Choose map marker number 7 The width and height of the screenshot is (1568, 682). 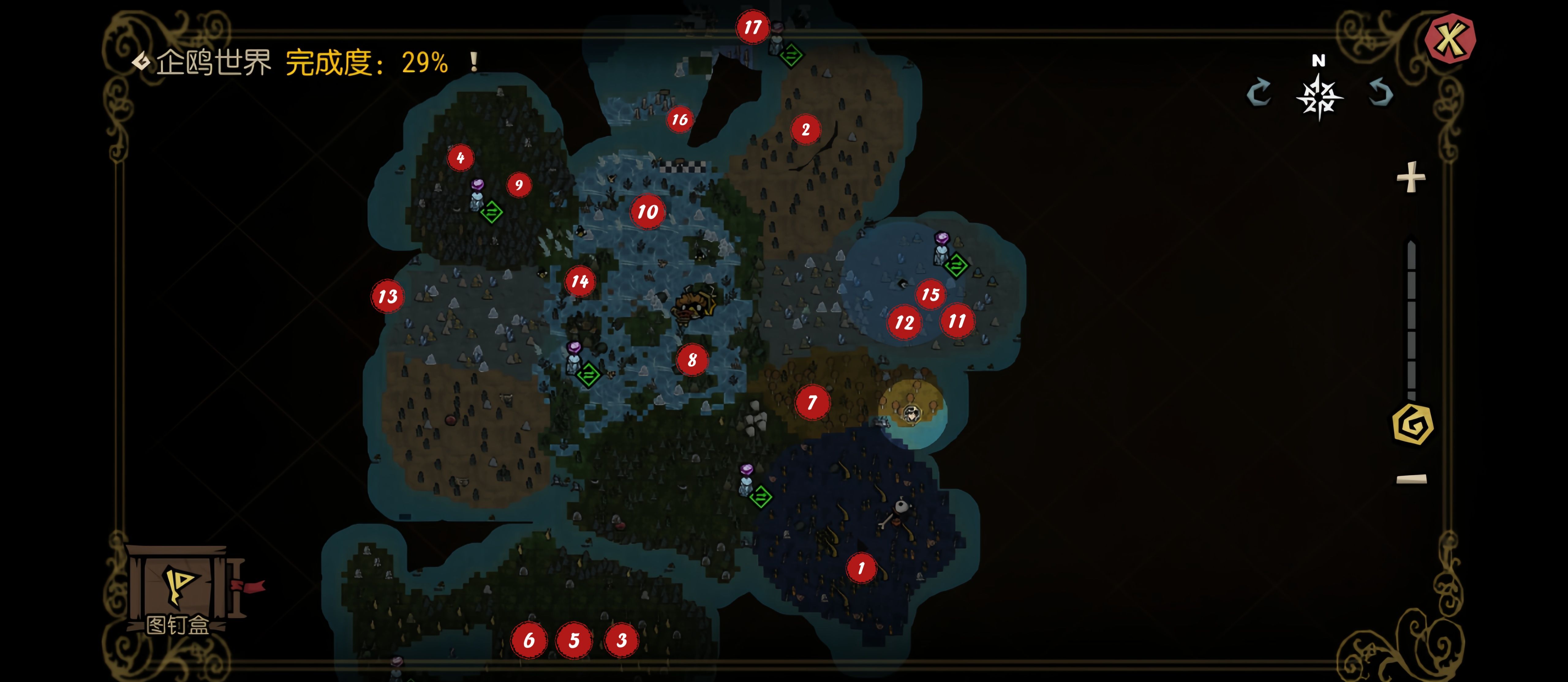pos(811,402)
